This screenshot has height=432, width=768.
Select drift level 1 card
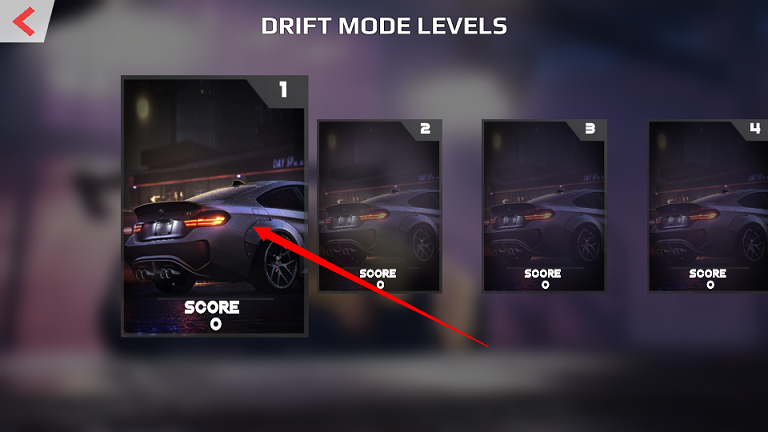click(214, 205)
